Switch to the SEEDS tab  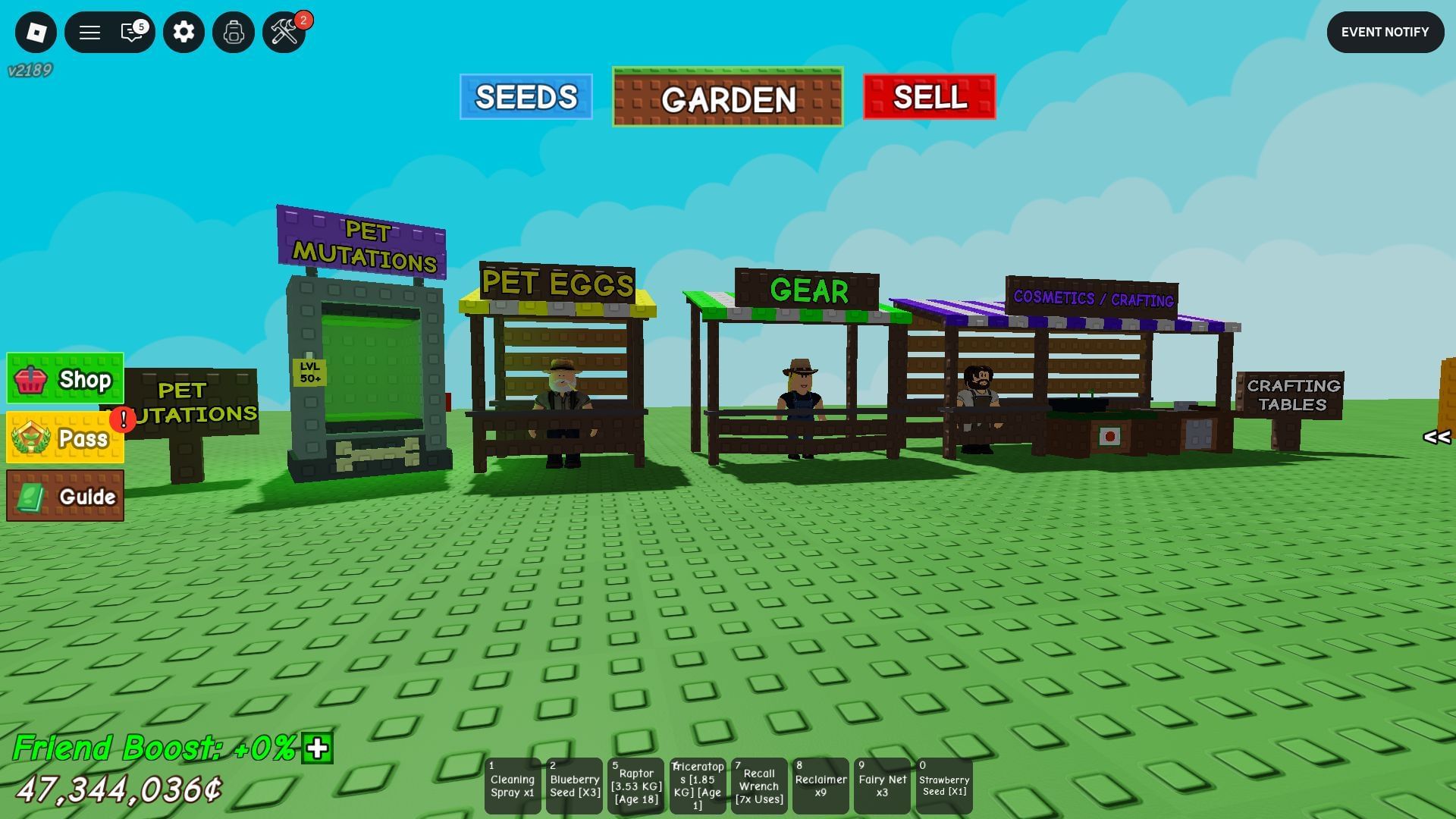(x=526, y=97)
